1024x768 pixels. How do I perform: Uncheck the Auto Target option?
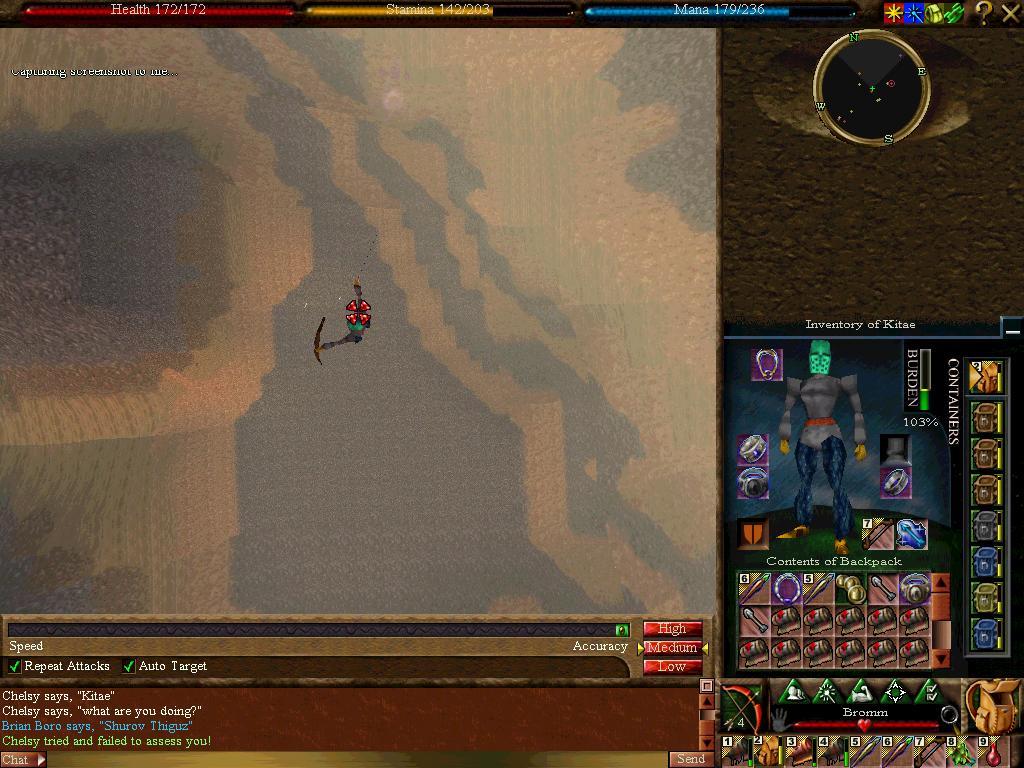tap(129, 666)
